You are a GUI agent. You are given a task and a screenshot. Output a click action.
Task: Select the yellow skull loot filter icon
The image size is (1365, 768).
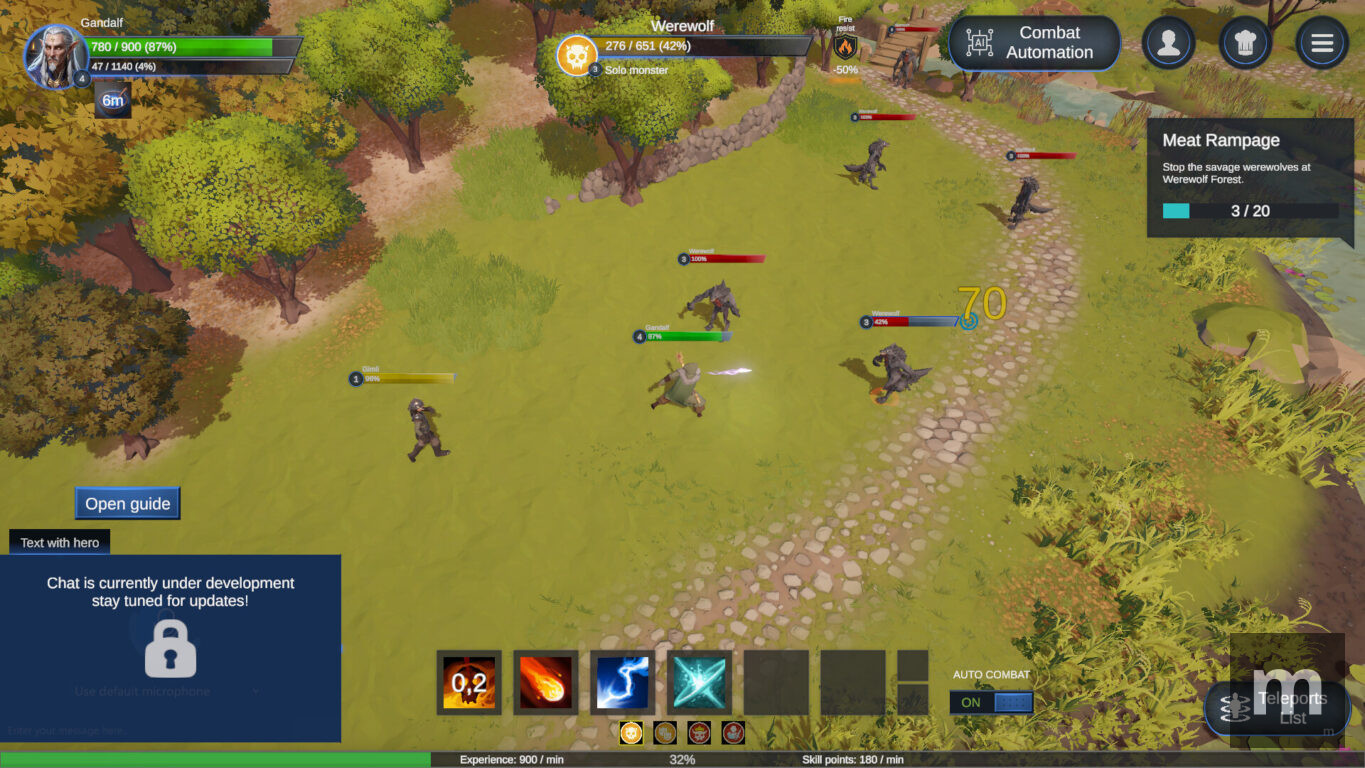(x=630, y=733)
